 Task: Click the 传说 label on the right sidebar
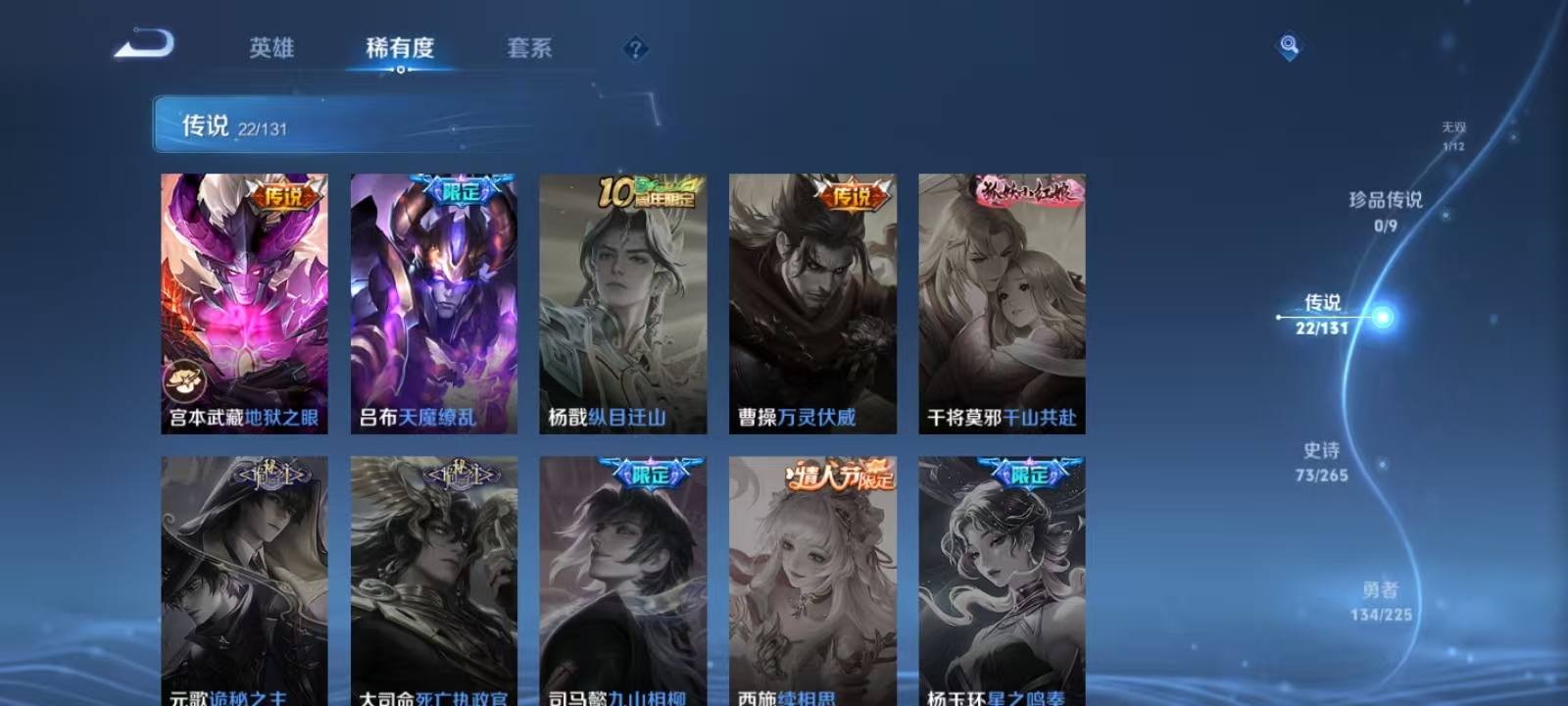pyautogui.click(x=1322, y=305)
